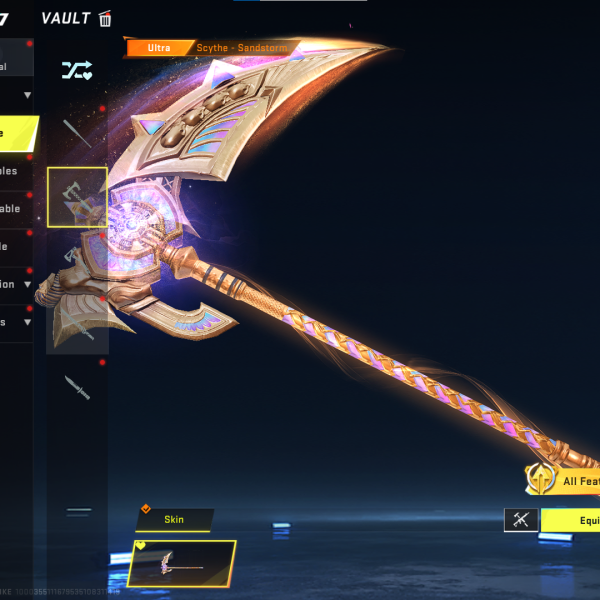
Task: Select the combat knife weapon slot
Action: [77, 387]
